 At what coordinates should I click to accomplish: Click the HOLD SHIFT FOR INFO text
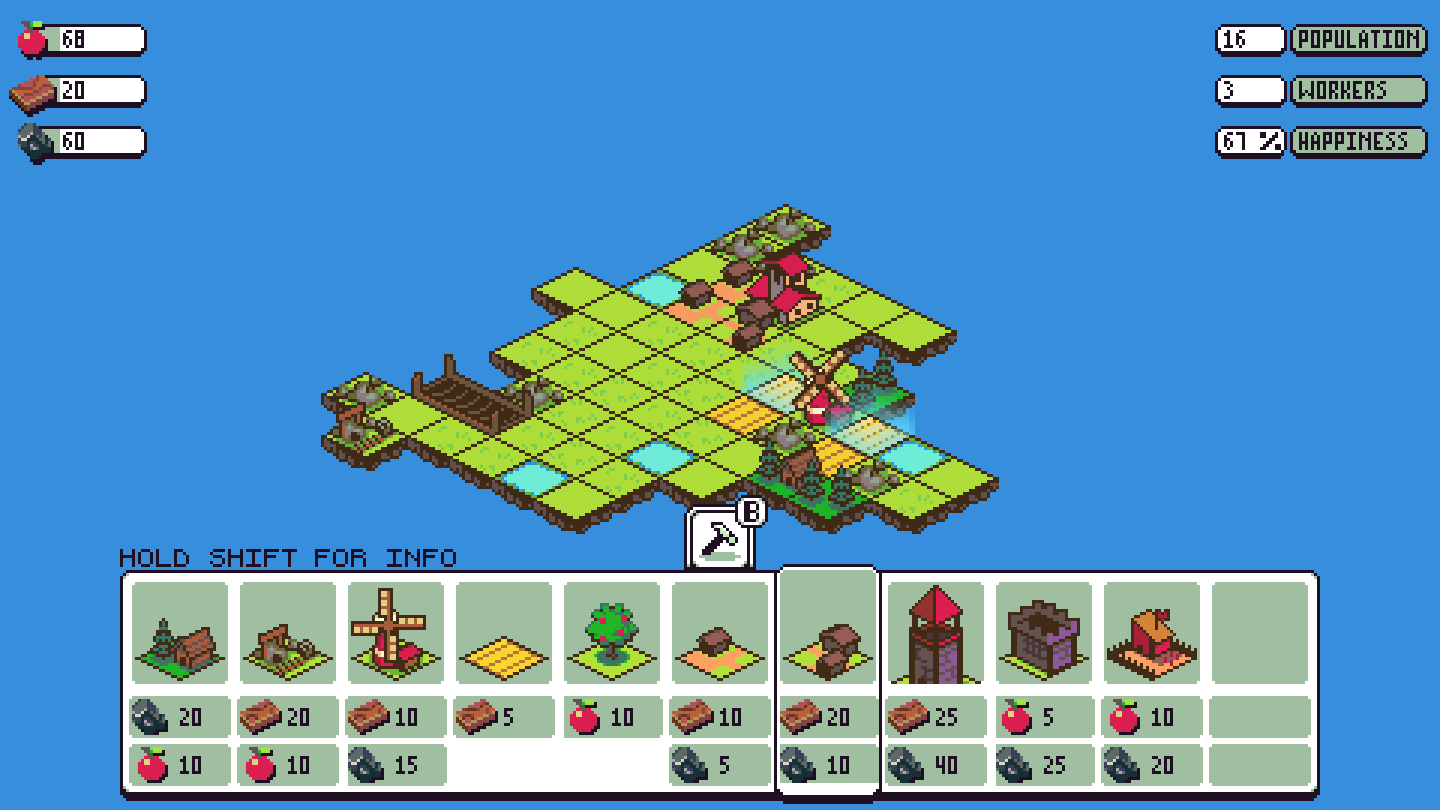tap(288, 559)
